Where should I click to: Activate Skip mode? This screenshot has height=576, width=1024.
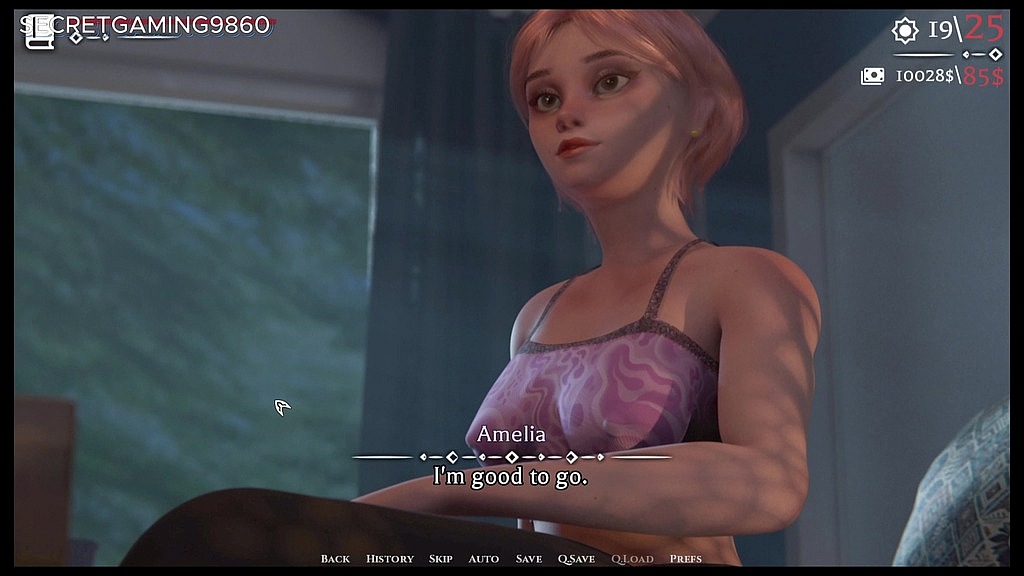point(440,559)
